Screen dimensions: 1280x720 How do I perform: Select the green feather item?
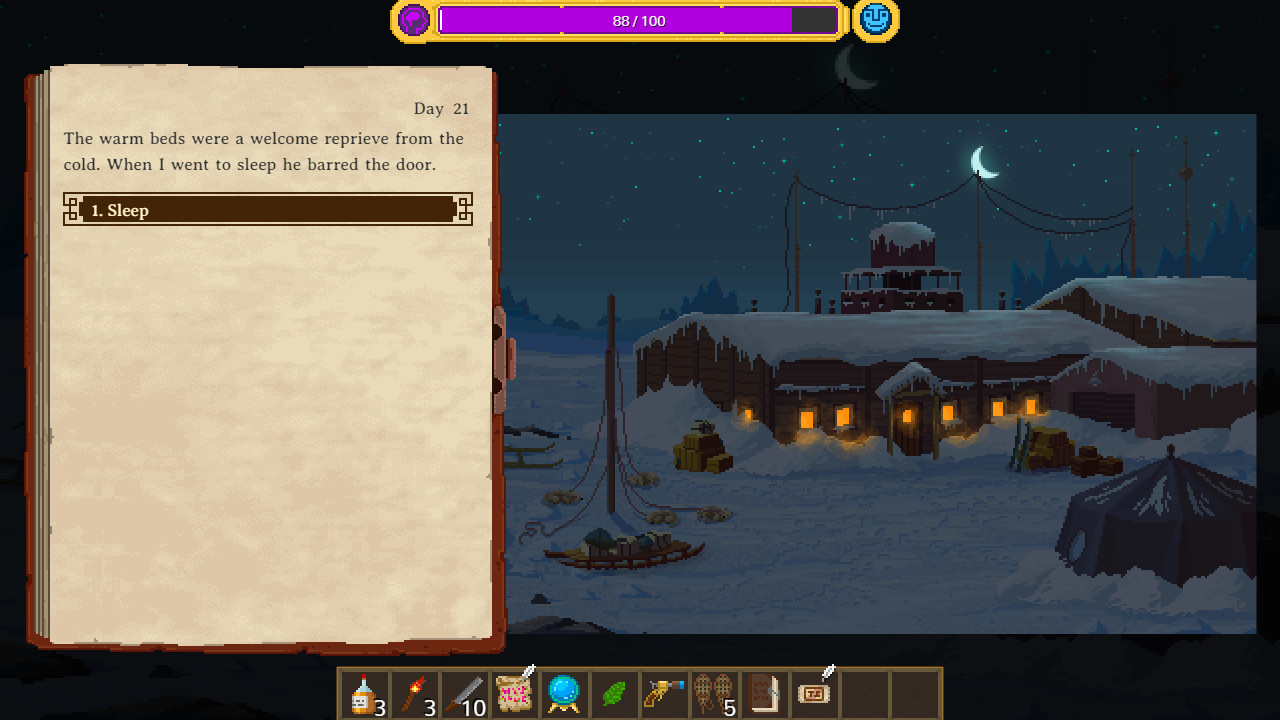[614, 692]
